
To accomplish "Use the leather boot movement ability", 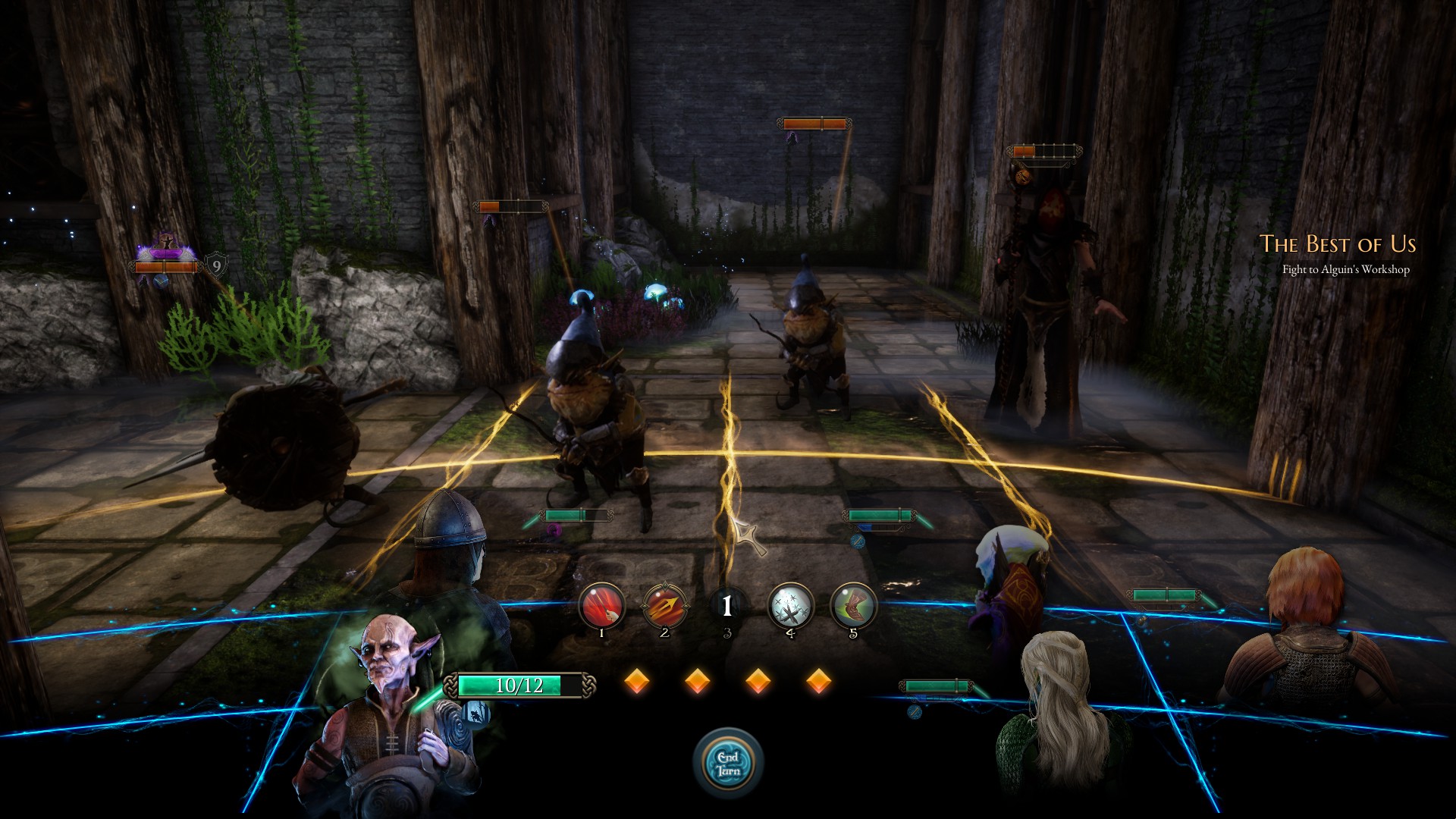I will [x=853, y=606].
